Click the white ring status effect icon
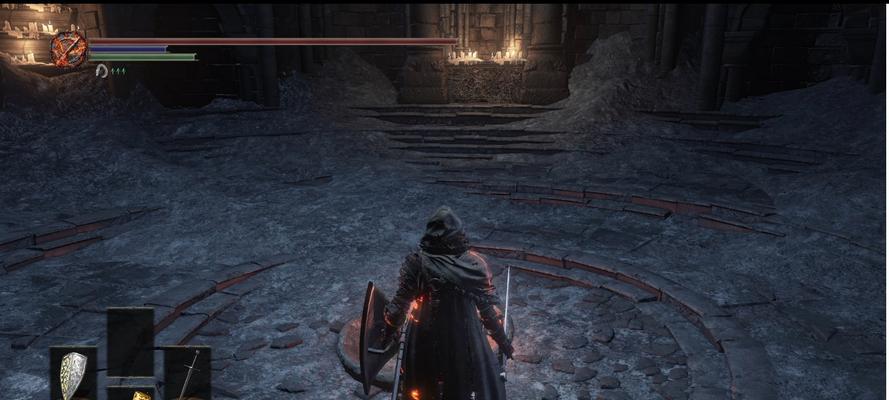 101,70
